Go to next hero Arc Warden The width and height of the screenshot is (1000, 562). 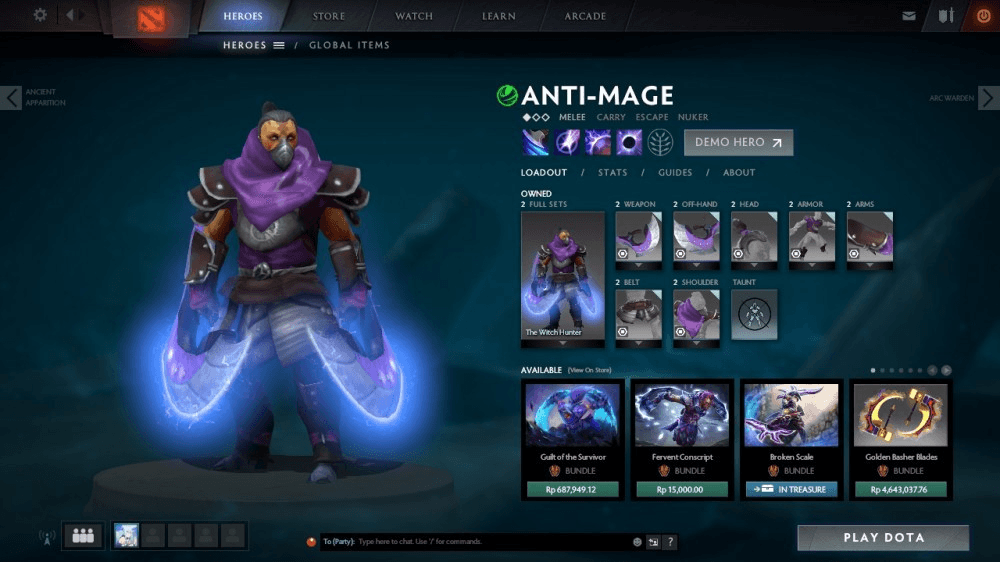987,98
